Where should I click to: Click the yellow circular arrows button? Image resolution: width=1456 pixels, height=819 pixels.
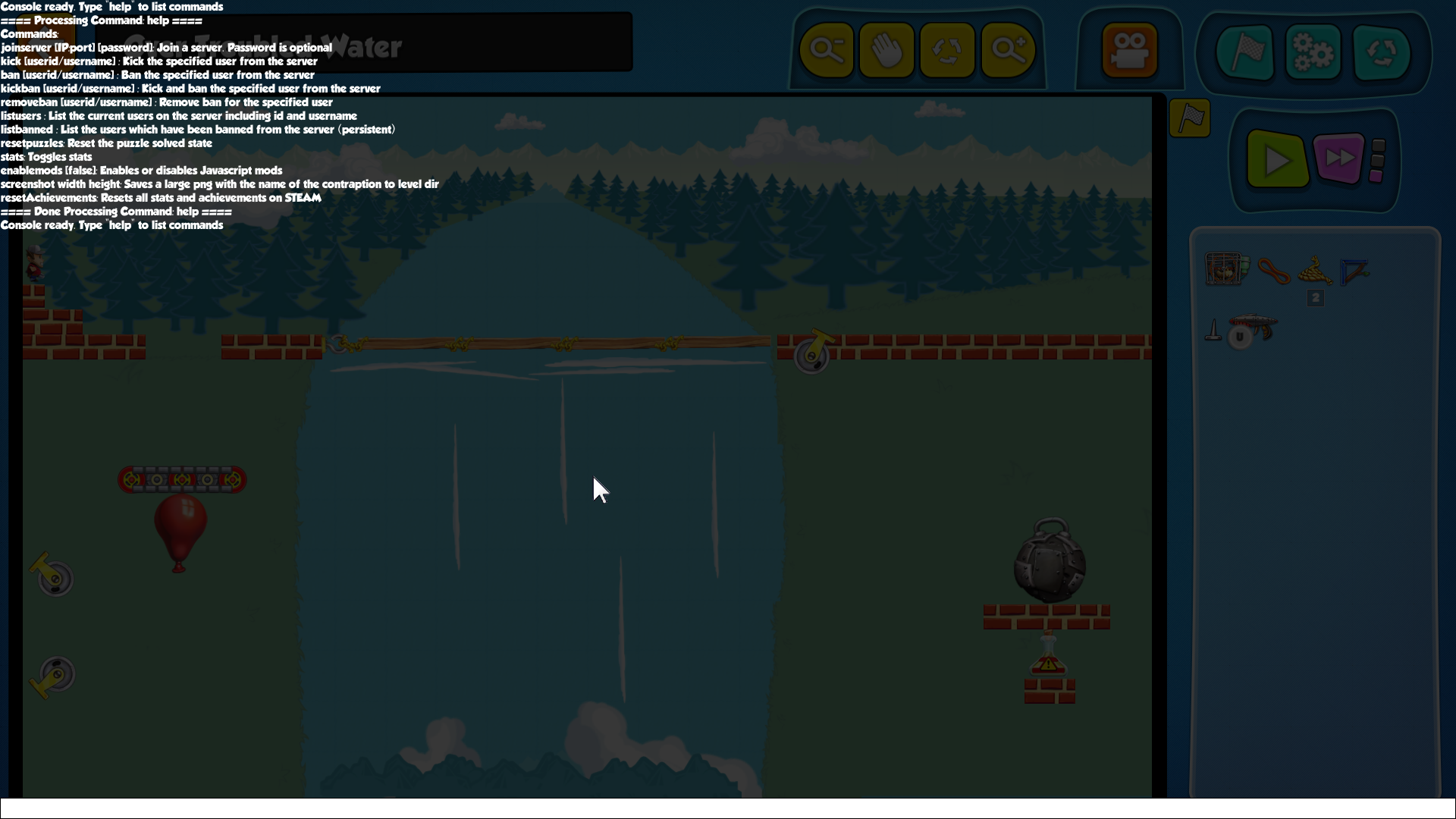coord(947,51)
